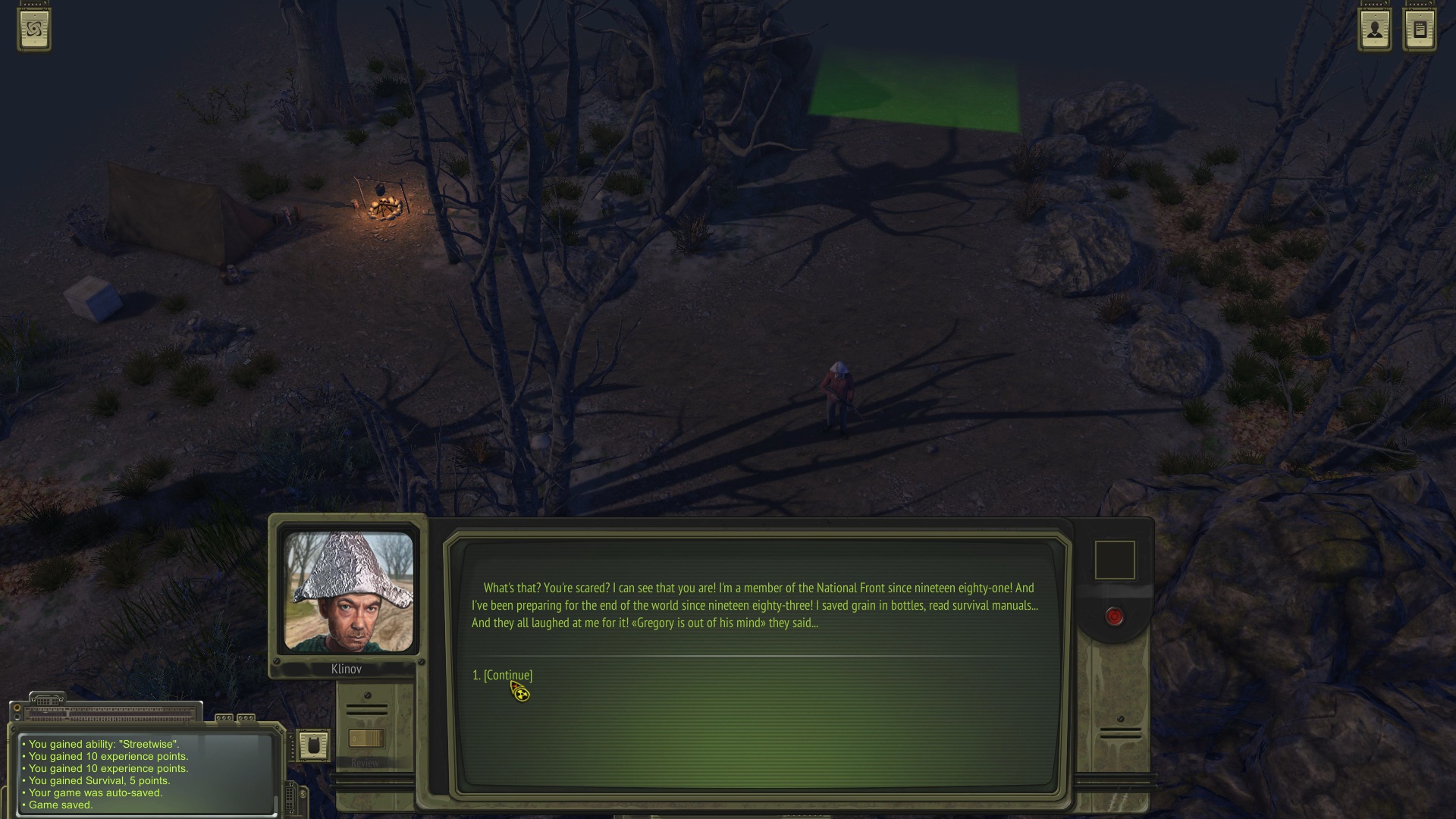Open the main menu spiral icon

34,30
